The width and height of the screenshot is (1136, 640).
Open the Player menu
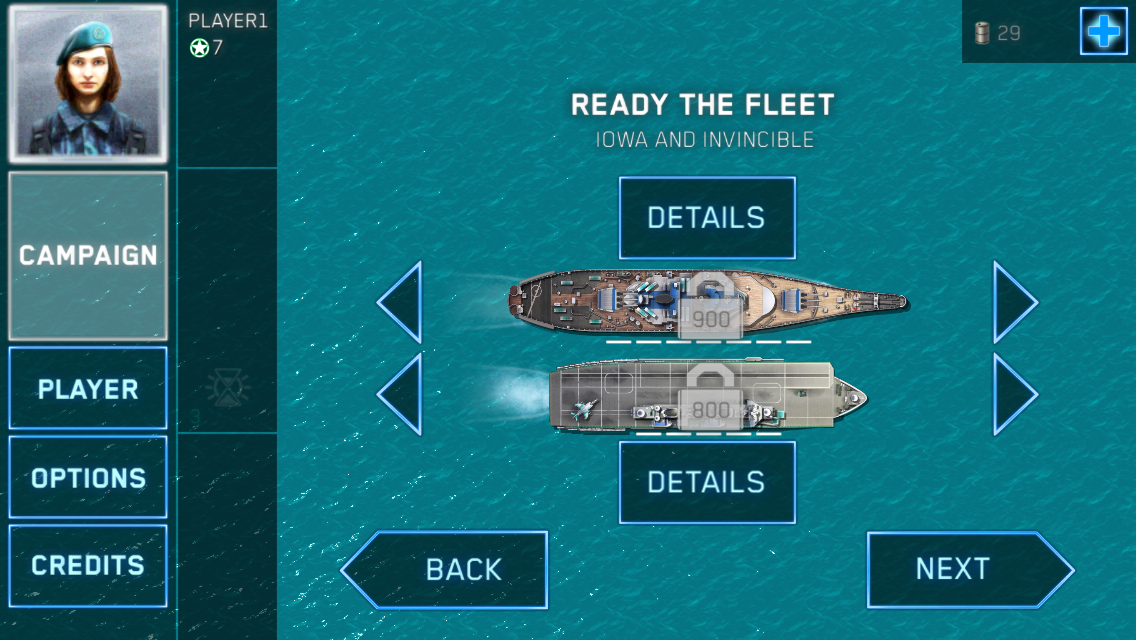(x=88, y=388)
